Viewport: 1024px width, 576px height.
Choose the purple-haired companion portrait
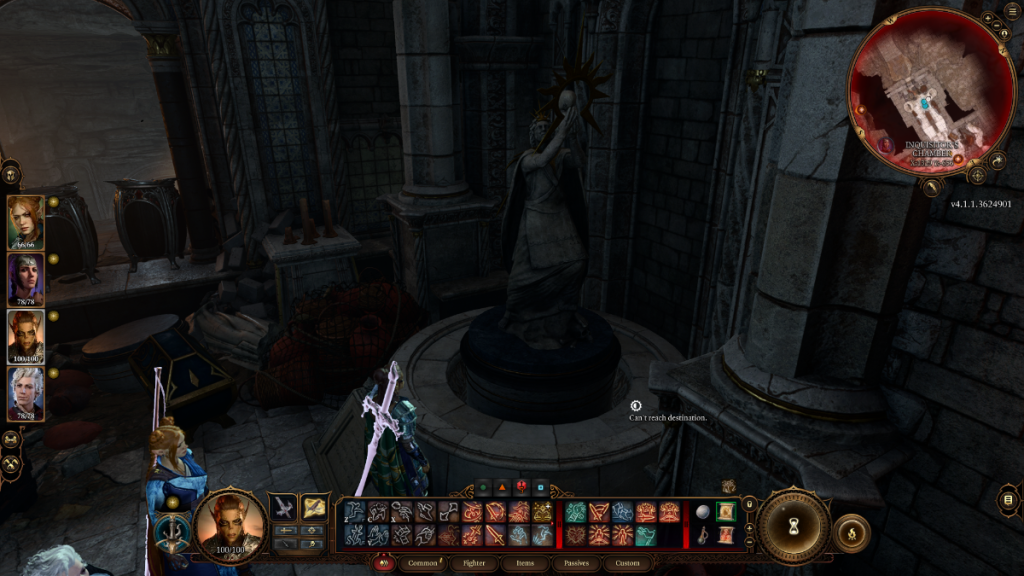25,279
